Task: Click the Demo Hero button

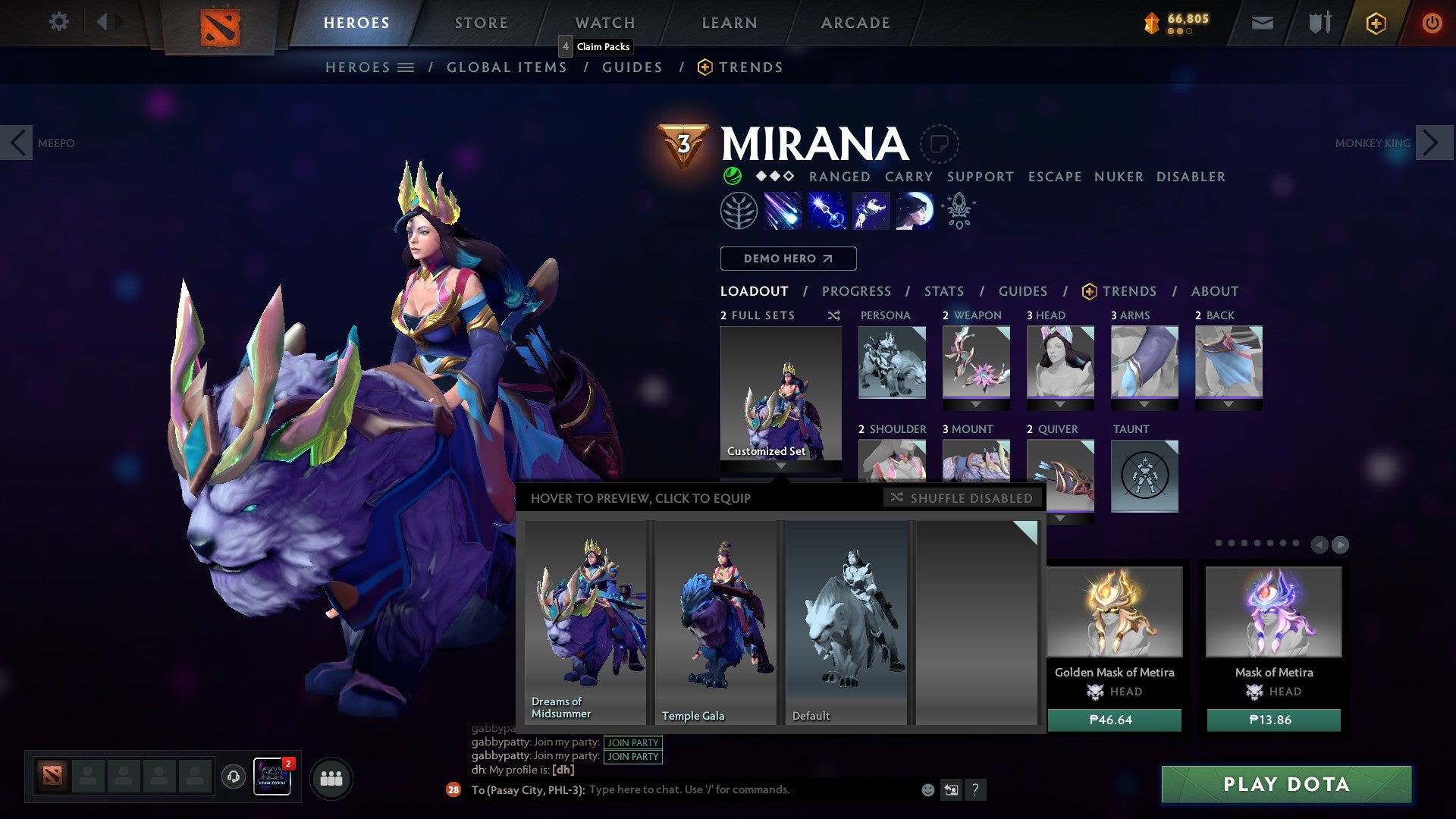Action: [x=787, y=259]
